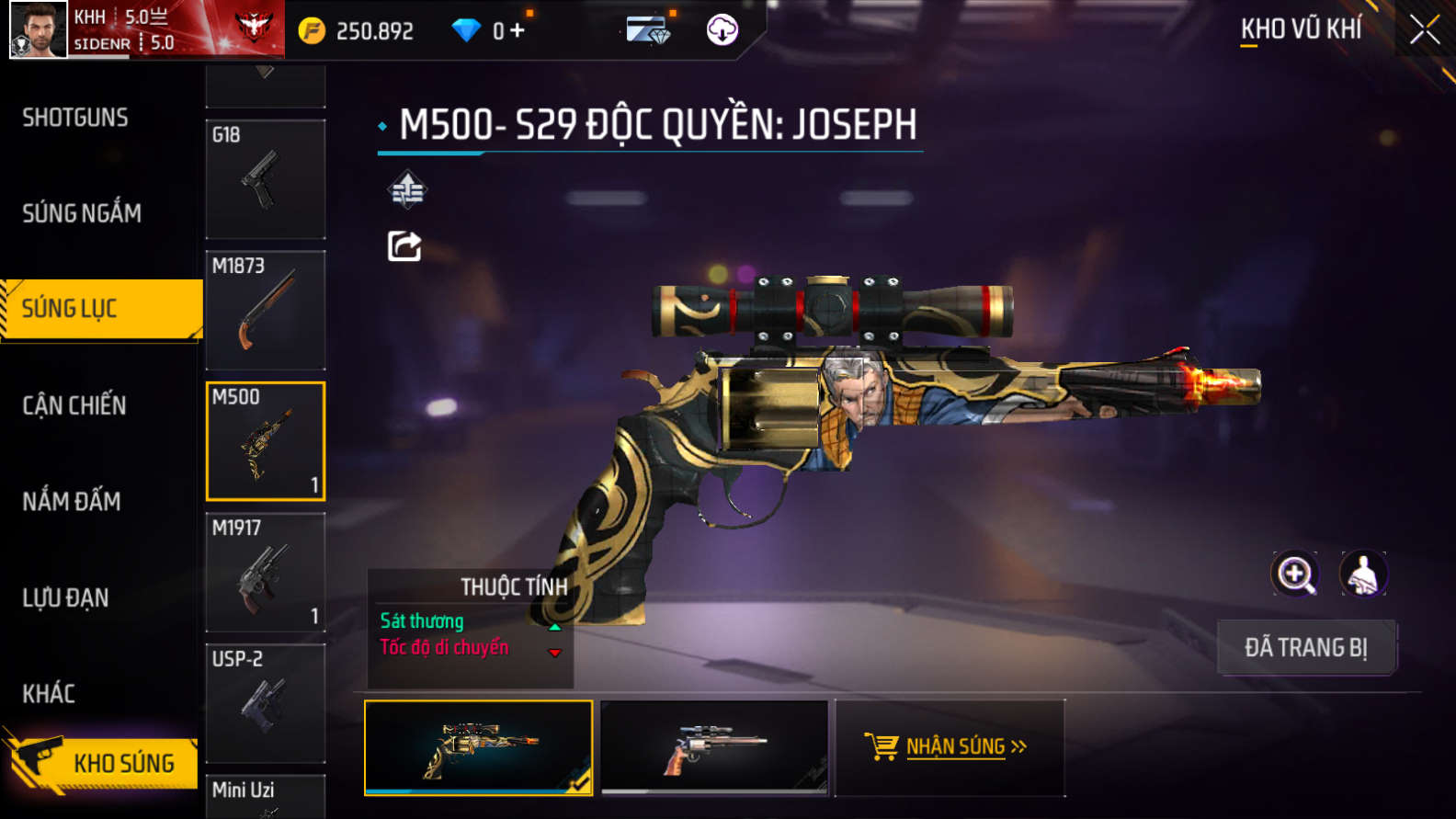1456x819 pixels.
Task: Open the player profile avatar
Action: [x=39, y=29]
